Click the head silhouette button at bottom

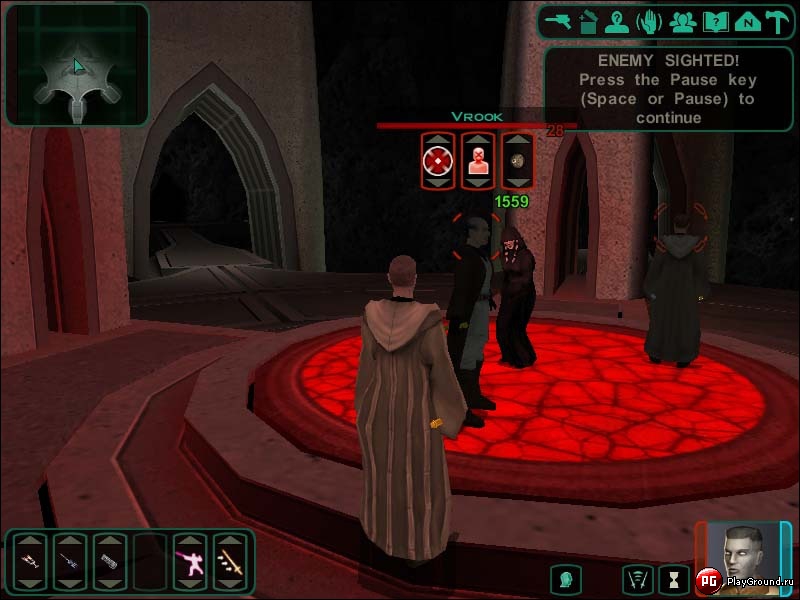(x=565, y=578)
